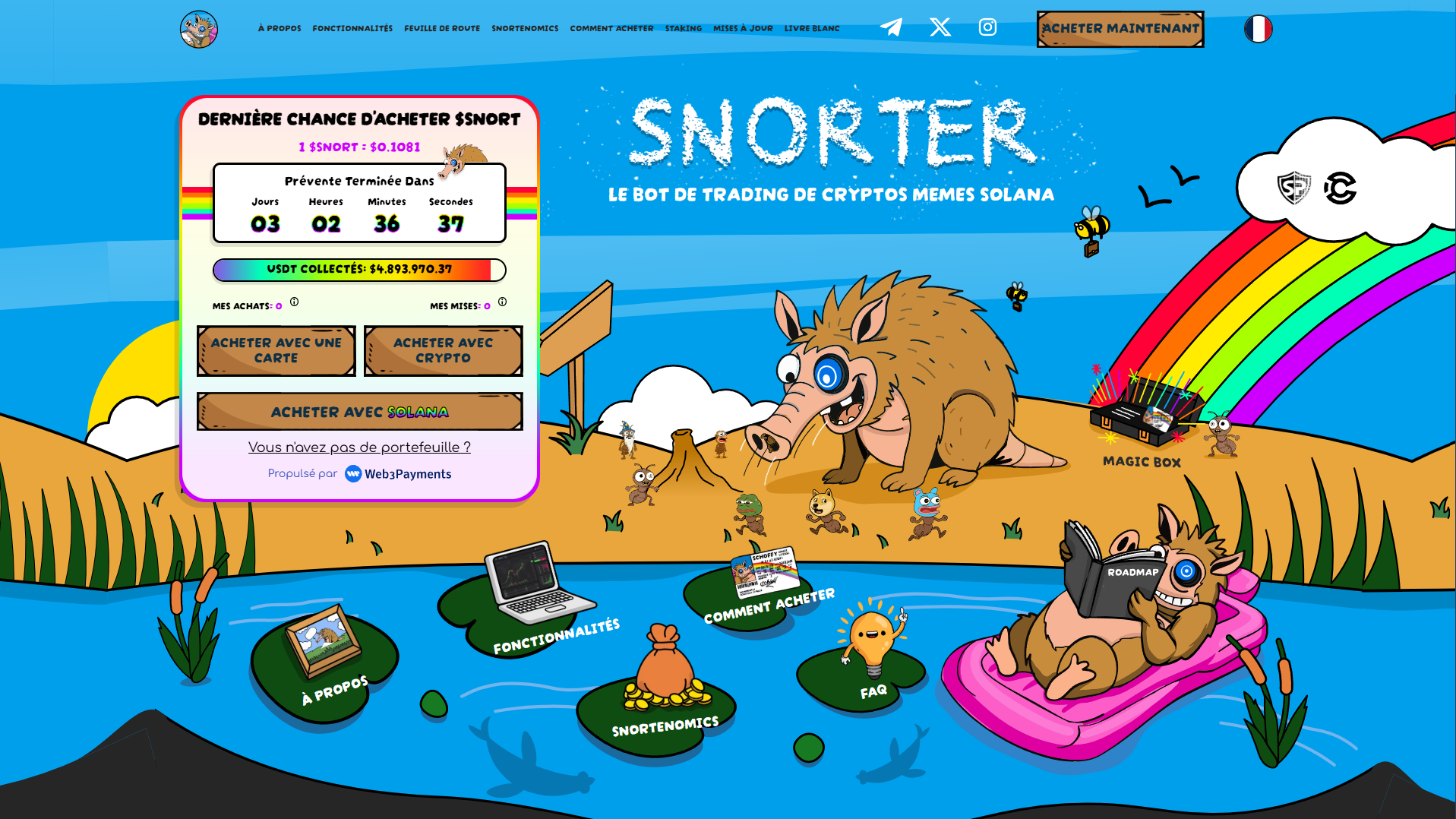
Task: Go to Fonctionnalités in the top menu
Action: tap(352, 29)
